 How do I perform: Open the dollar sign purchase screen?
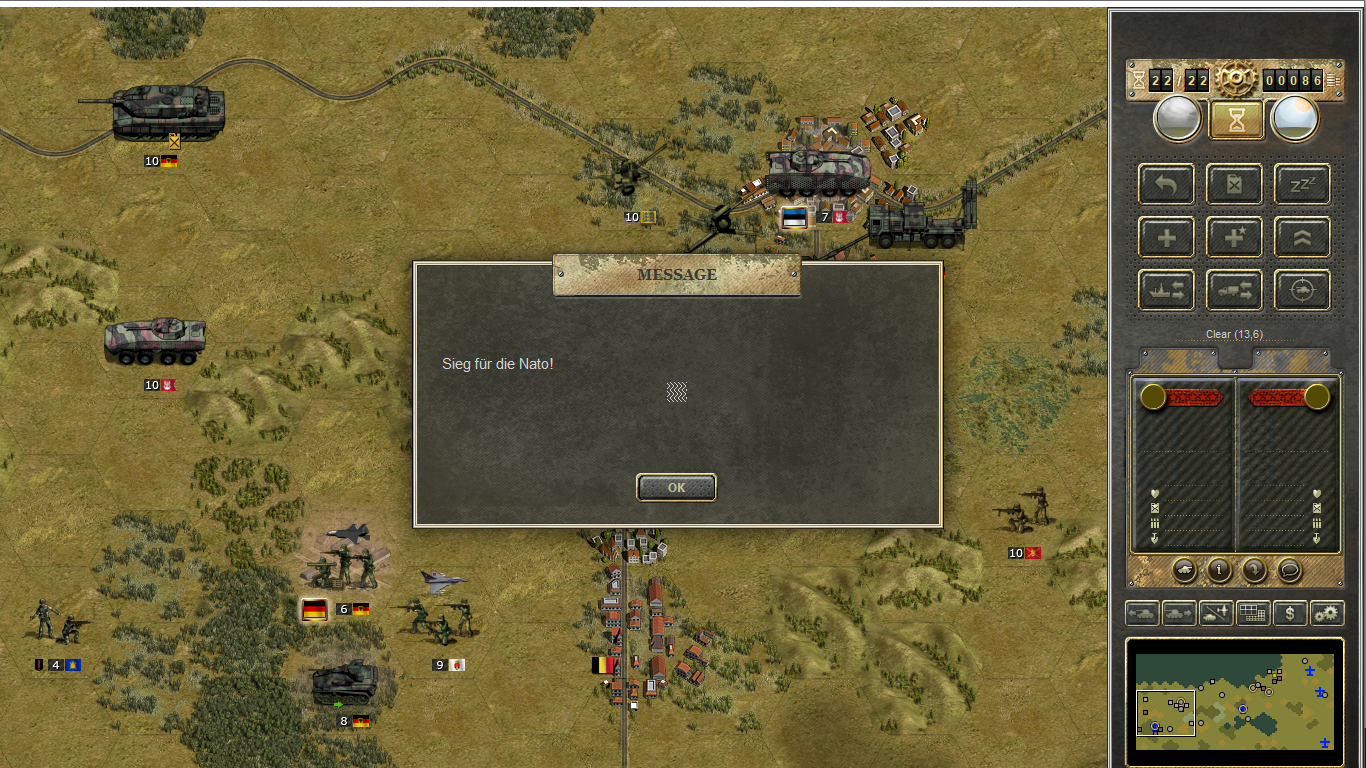point(1290,613)
